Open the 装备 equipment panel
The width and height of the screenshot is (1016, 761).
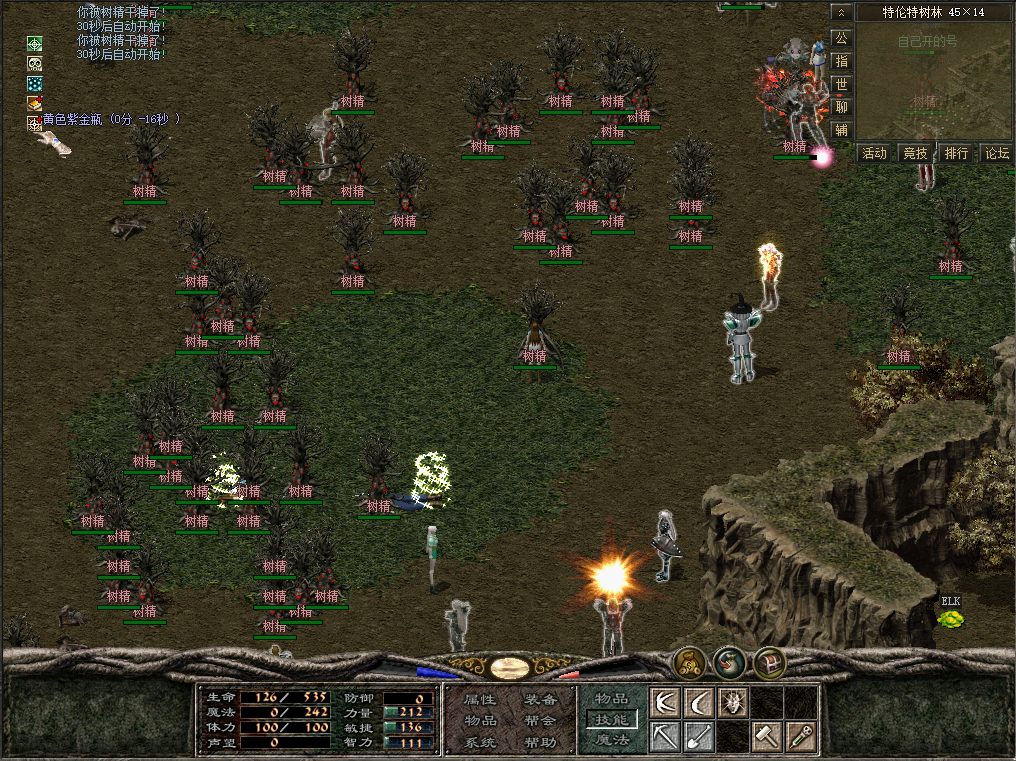(540, 700)
